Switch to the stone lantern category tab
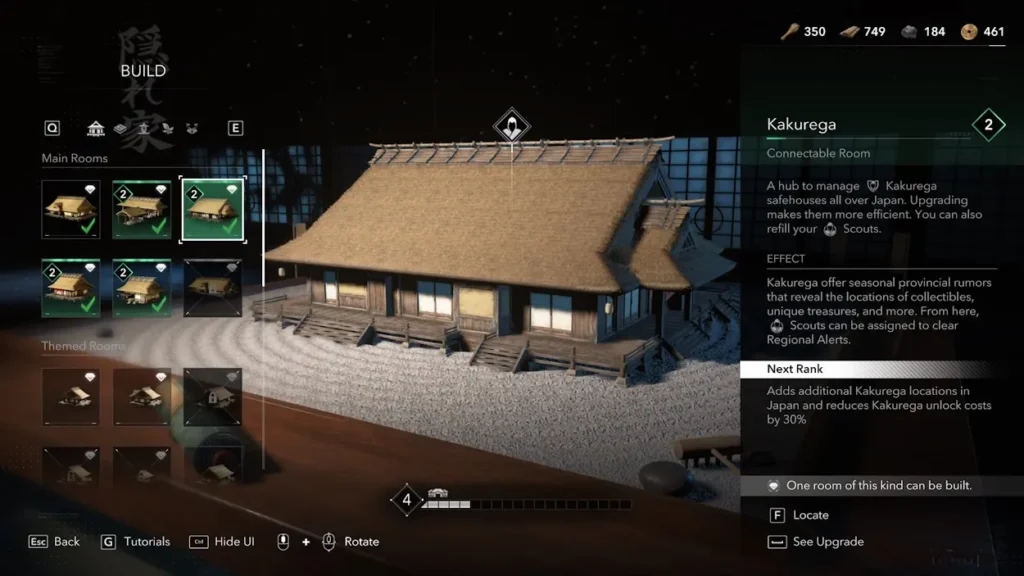The height and width of the screenshot is (576, 1024). tap(144, 128)
